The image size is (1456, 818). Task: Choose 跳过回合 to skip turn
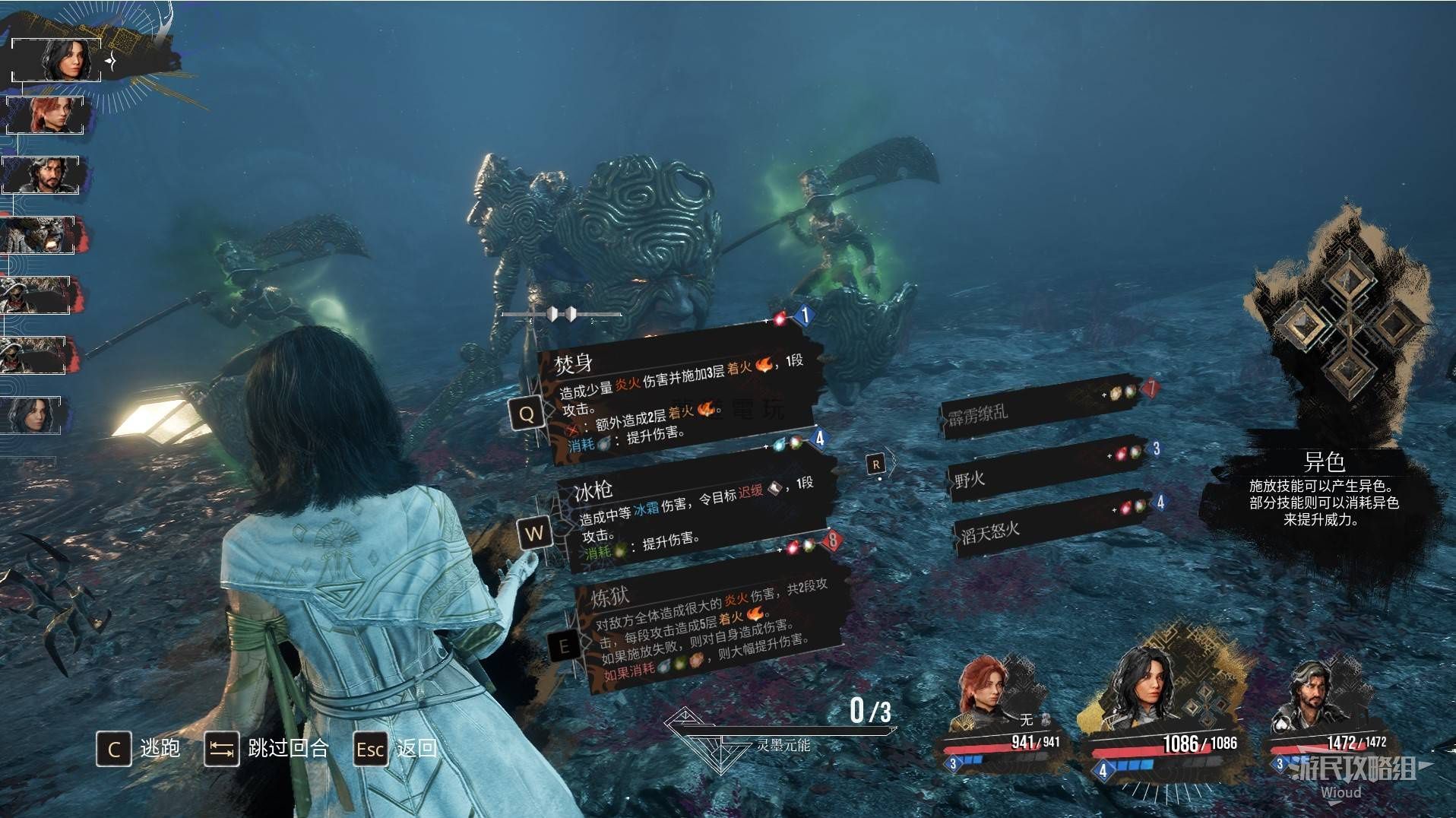[267, 749]
